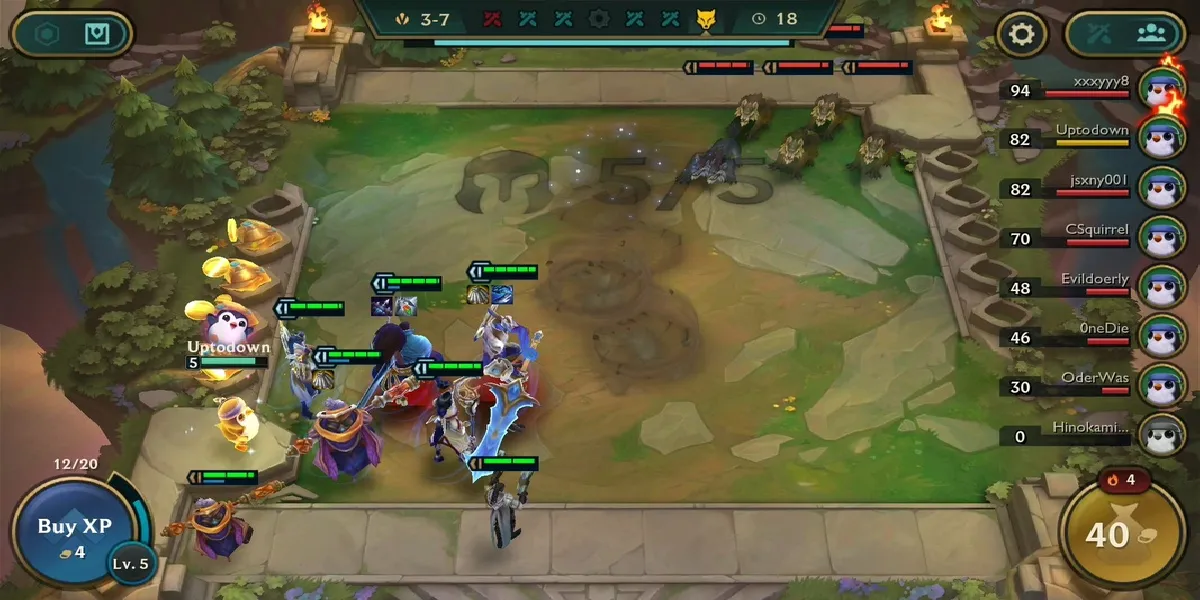Screen dimensions: 1200x600
Task: Select the players scoreboard icon
Action: click(x=1151, y=34)
